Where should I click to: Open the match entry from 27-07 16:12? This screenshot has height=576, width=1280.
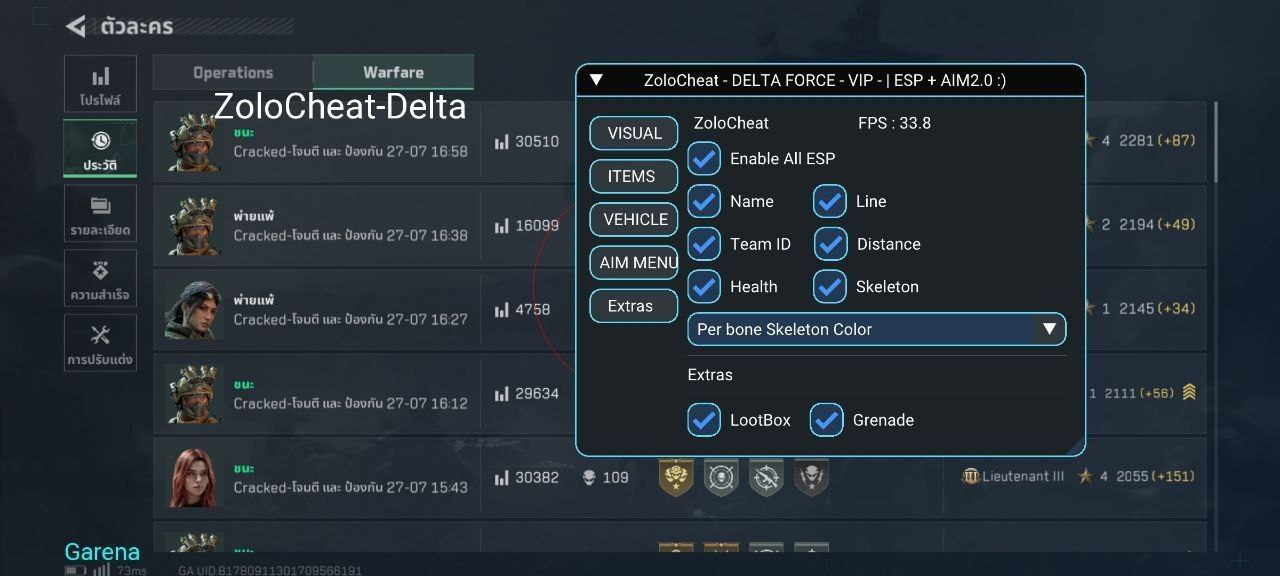350,394
